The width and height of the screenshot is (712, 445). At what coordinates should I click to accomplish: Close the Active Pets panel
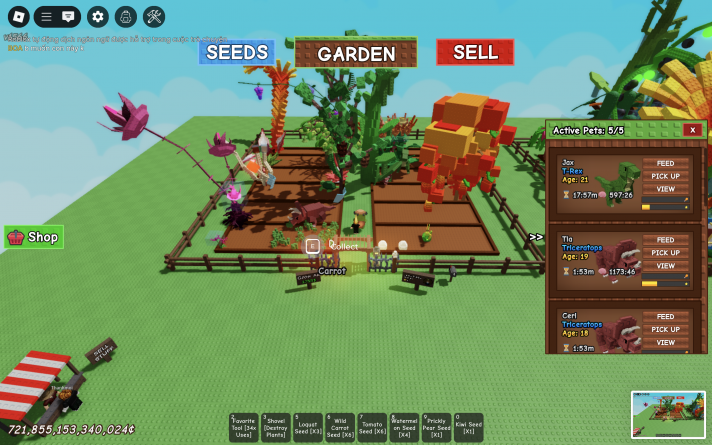pos(692,130)
